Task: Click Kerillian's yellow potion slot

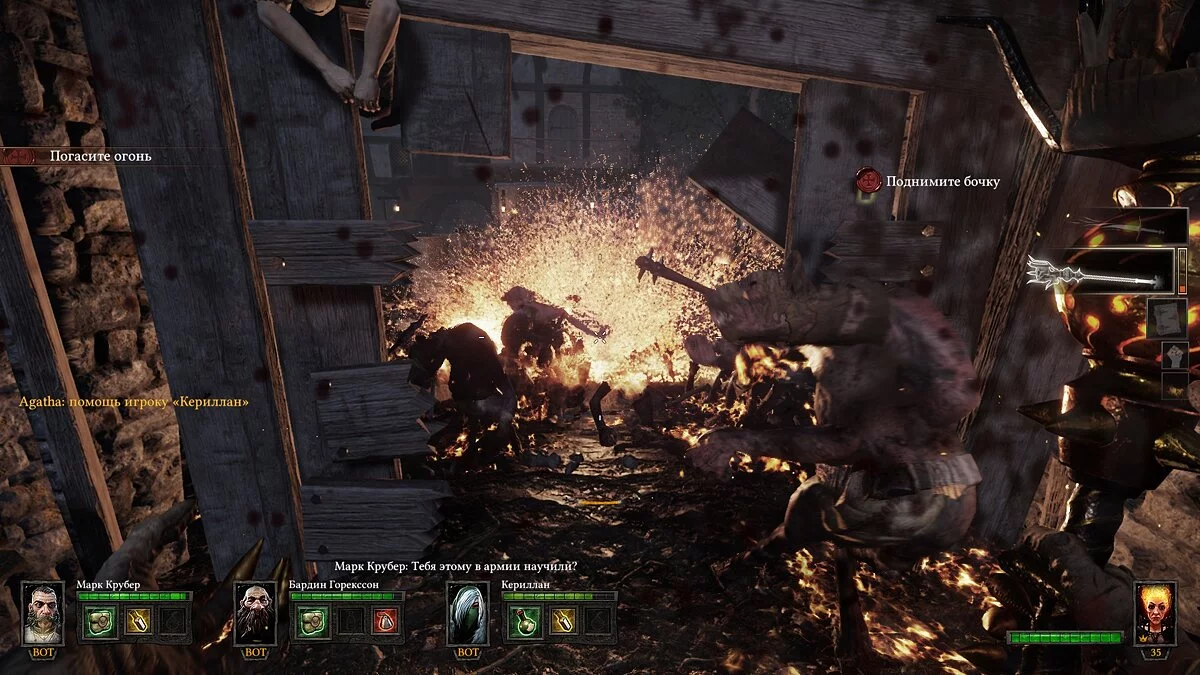Action: pos(561,621)
